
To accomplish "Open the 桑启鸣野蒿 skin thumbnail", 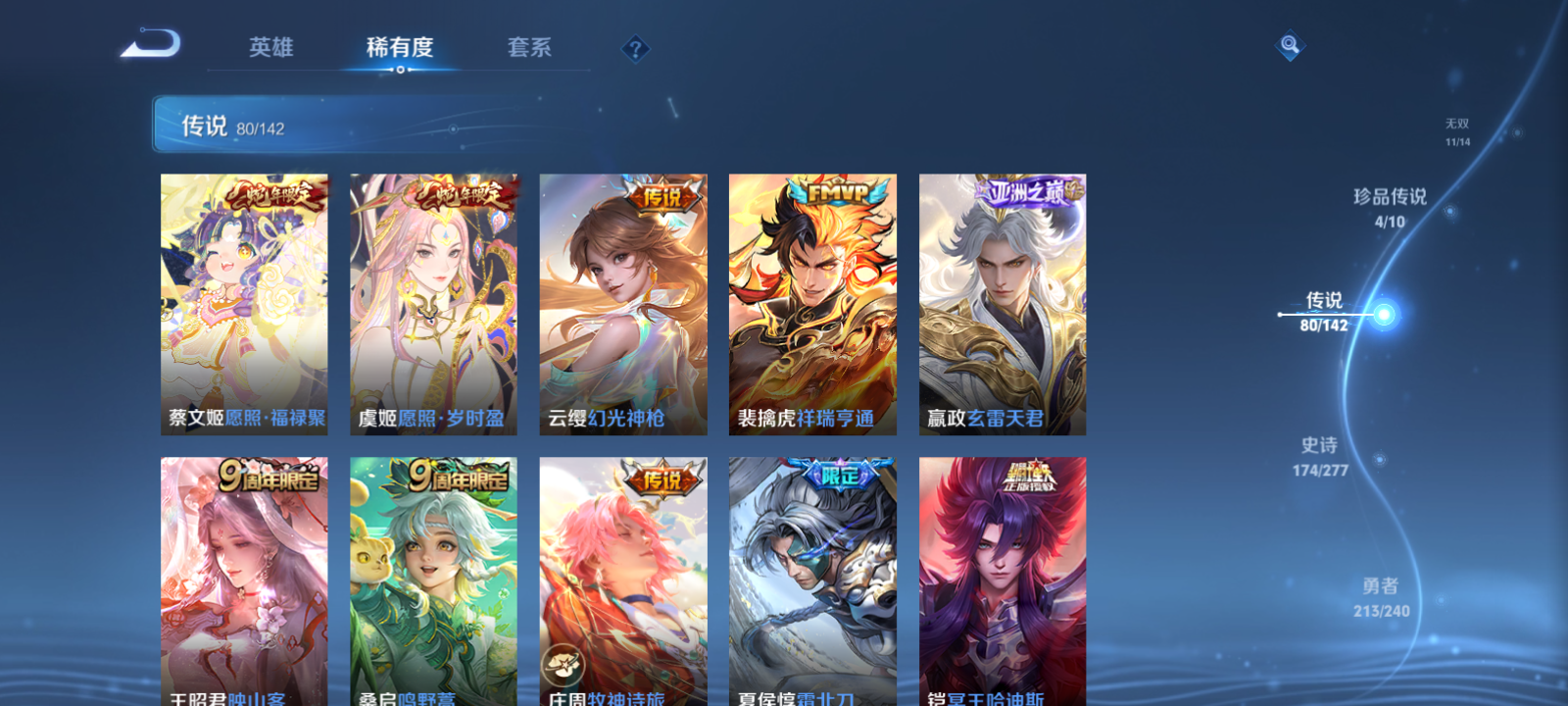I will pos(432,579).
